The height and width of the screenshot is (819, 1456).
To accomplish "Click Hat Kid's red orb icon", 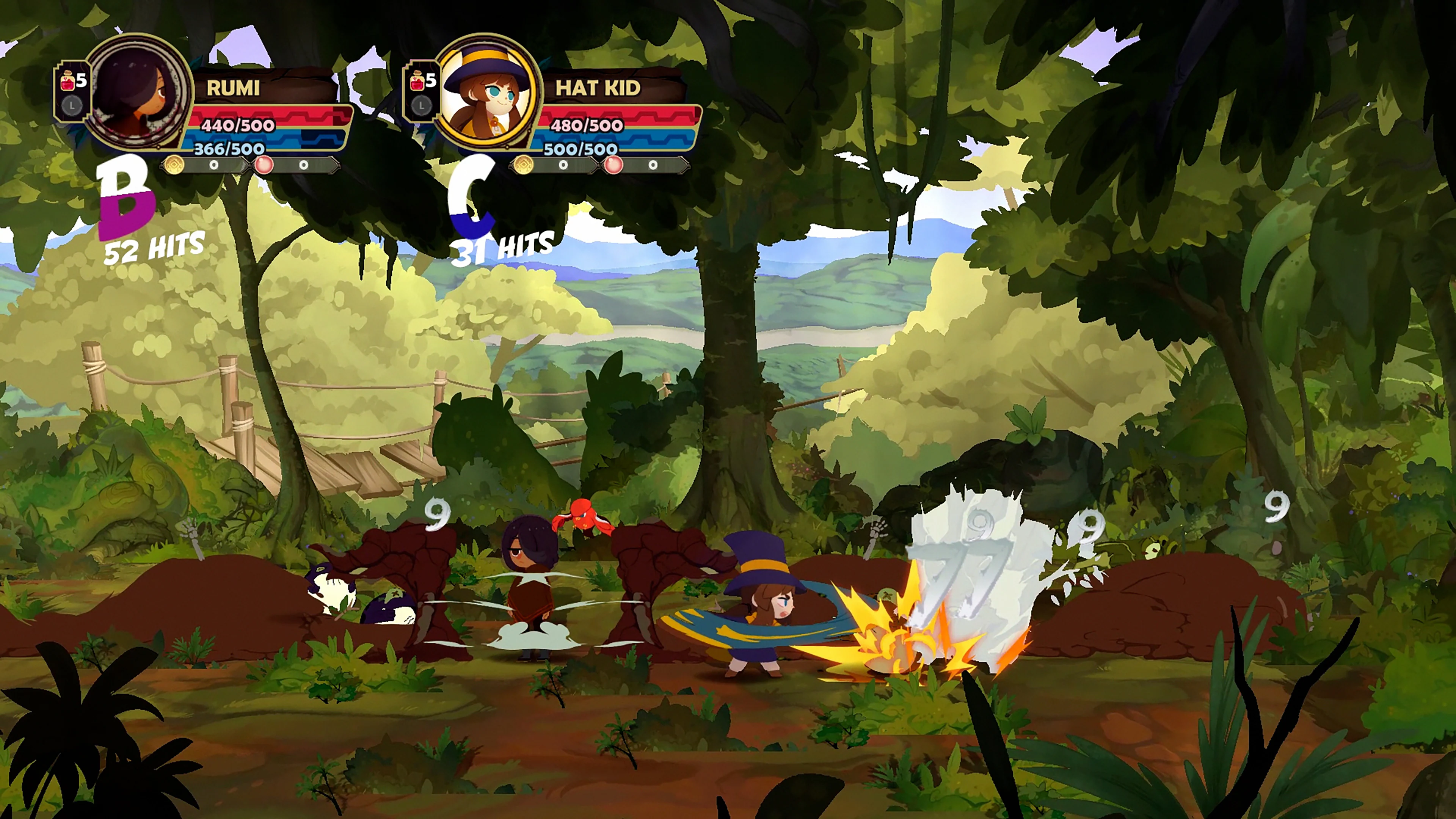I will point(613,165).
